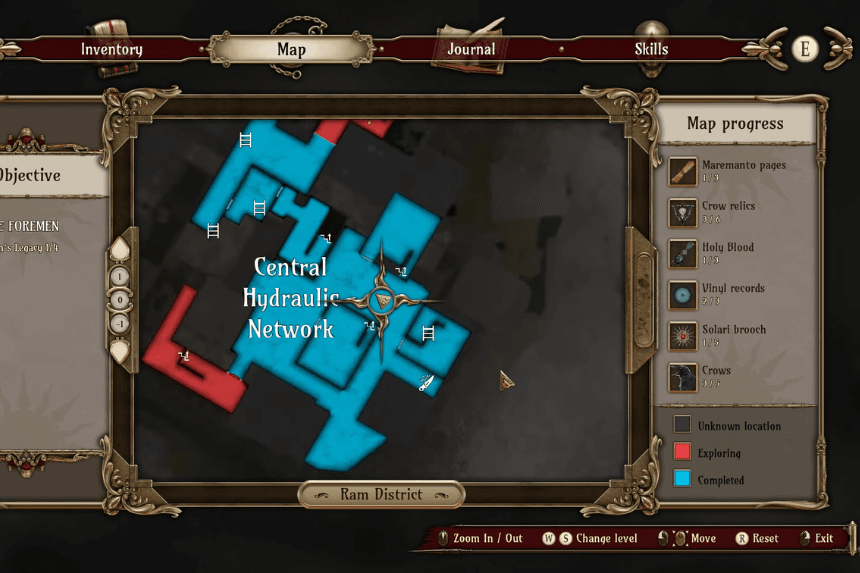Click the Holy Blood collectible icon

tap(683, 253)
